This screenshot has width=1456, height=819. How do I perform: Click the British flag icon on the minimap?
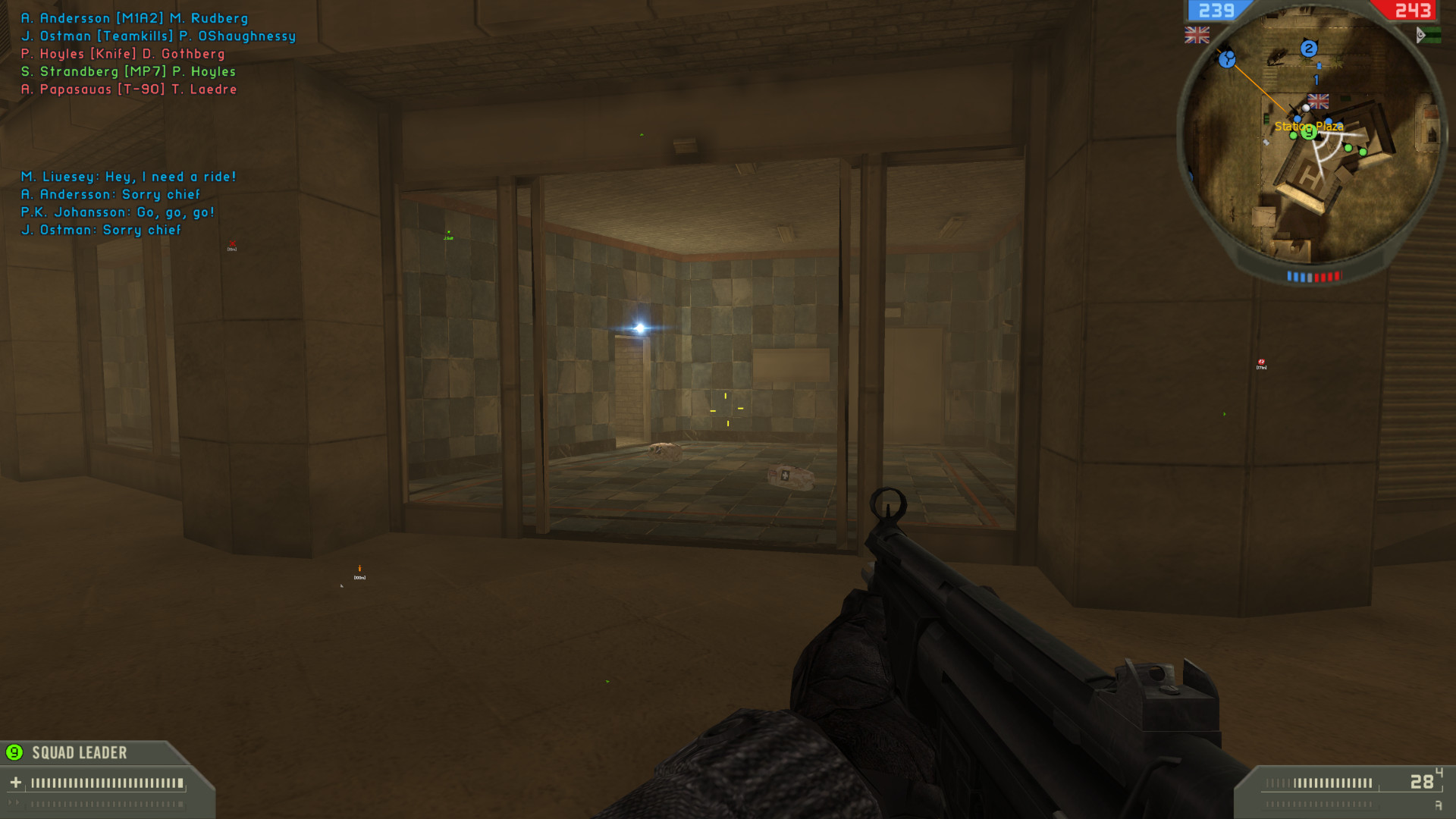click(x=1317, y=101)
